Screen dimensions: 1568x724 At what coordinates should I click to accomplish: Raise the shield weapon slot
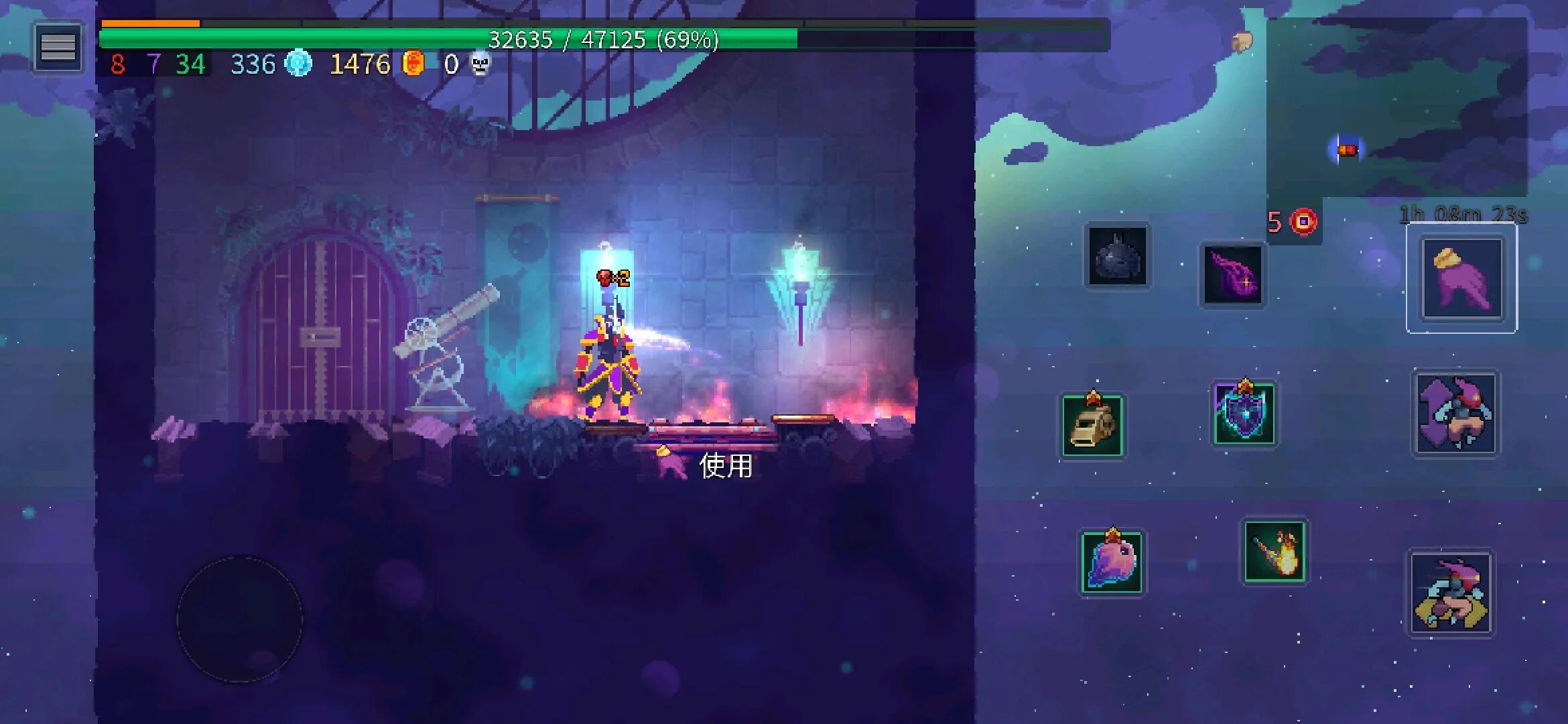(x=1244, y=414)
